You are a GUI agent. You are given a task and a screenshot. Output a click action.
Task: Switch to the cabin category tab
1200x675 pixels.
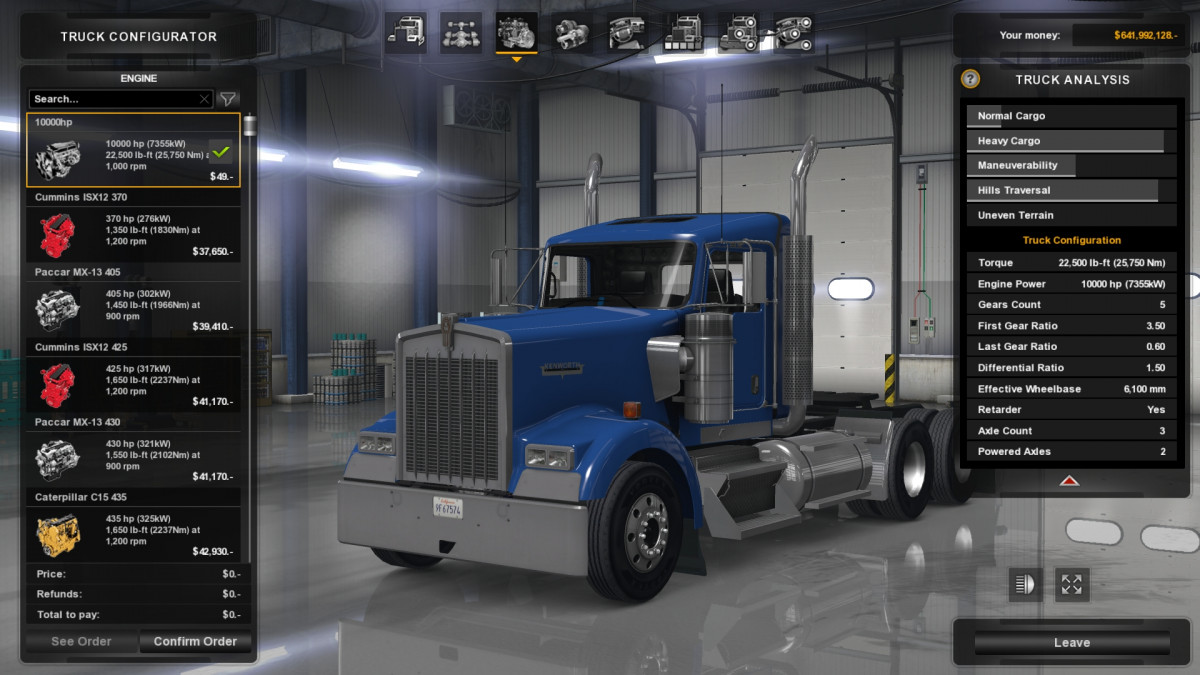point(406,32)
